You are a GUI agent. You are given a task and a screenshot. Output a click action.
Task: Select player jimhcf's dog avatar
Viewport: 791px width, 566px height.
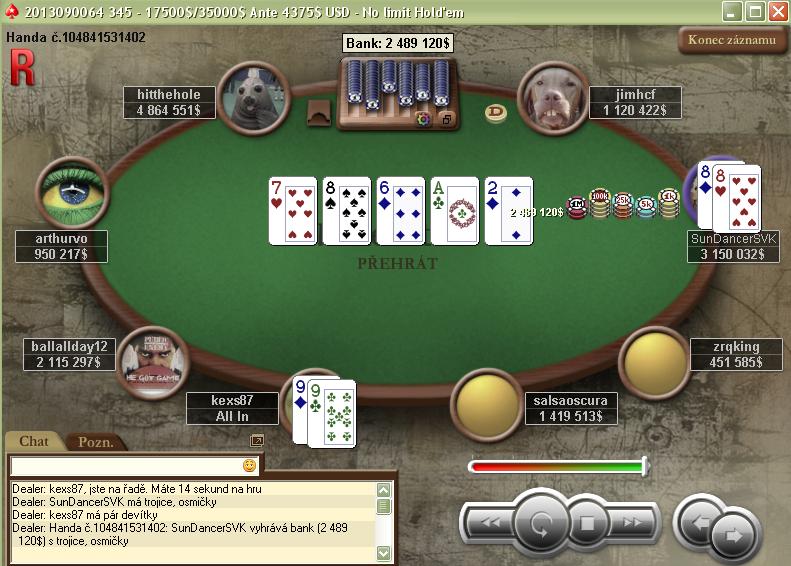[553, 97]
